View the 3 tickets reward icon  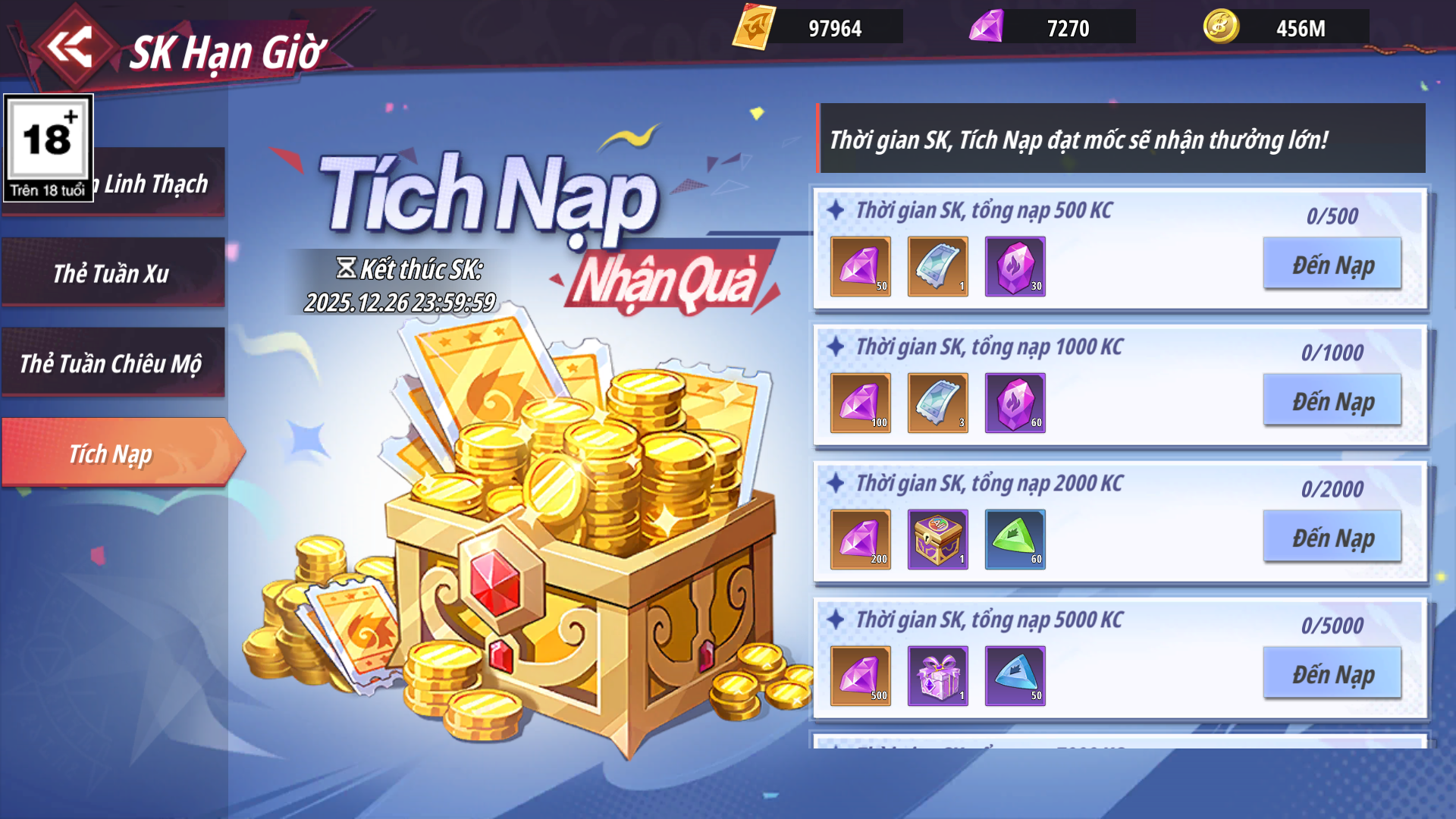tap(937, 403)
